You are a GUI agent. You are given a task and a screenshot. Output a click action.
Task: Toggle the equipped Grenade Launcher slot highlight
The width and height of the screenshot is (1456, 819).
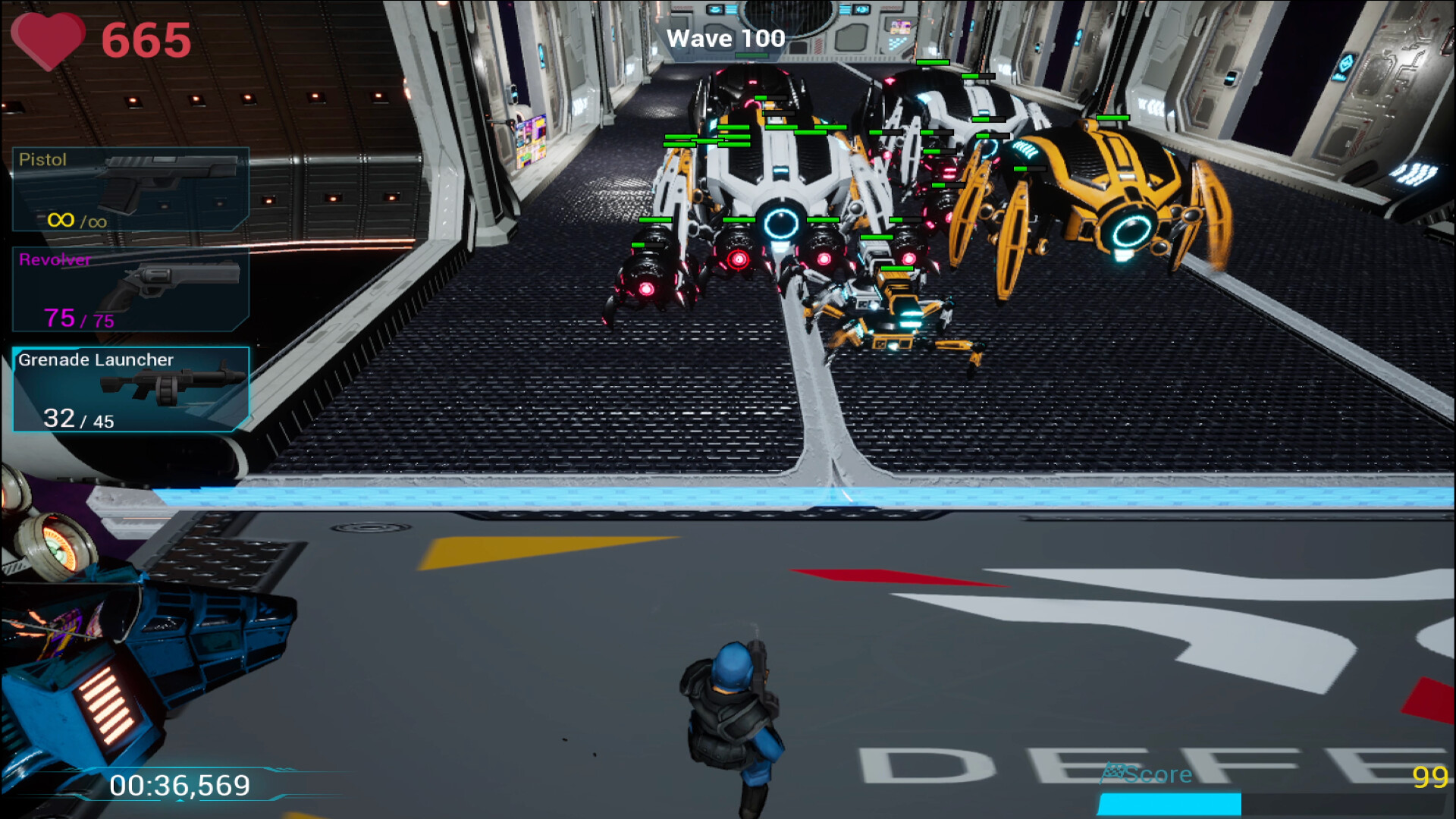click(x=129, y=391)
